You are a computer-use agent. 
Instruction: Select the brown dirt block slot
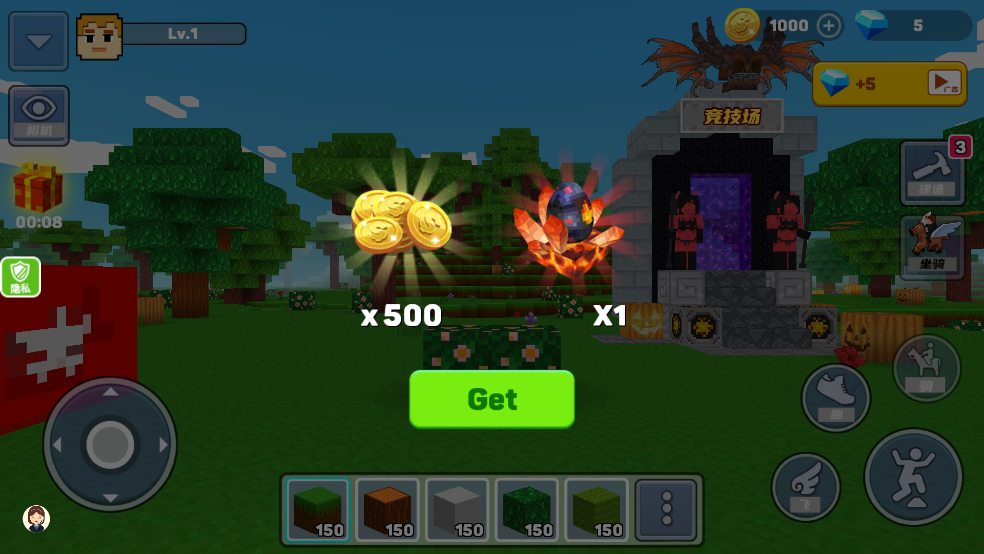tap(387, 509)
